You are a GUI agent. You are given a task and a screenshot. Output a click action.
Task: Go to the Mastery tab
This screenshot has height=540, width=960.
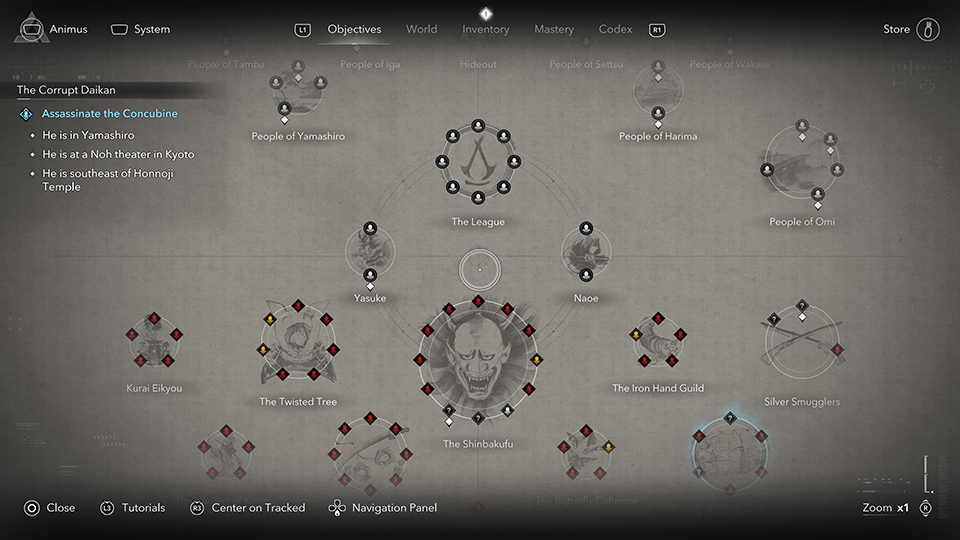(x=554, y=29)
